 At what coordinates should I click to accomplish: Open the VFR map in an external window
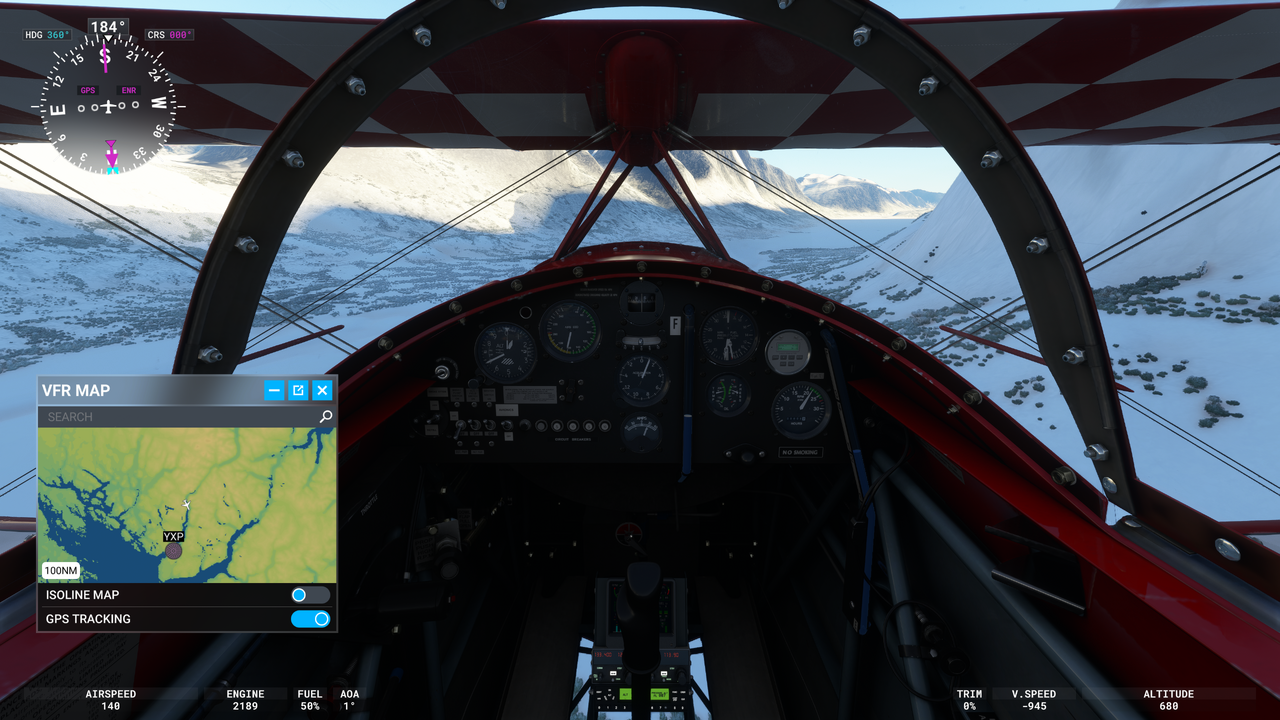(x=298, y=390)
